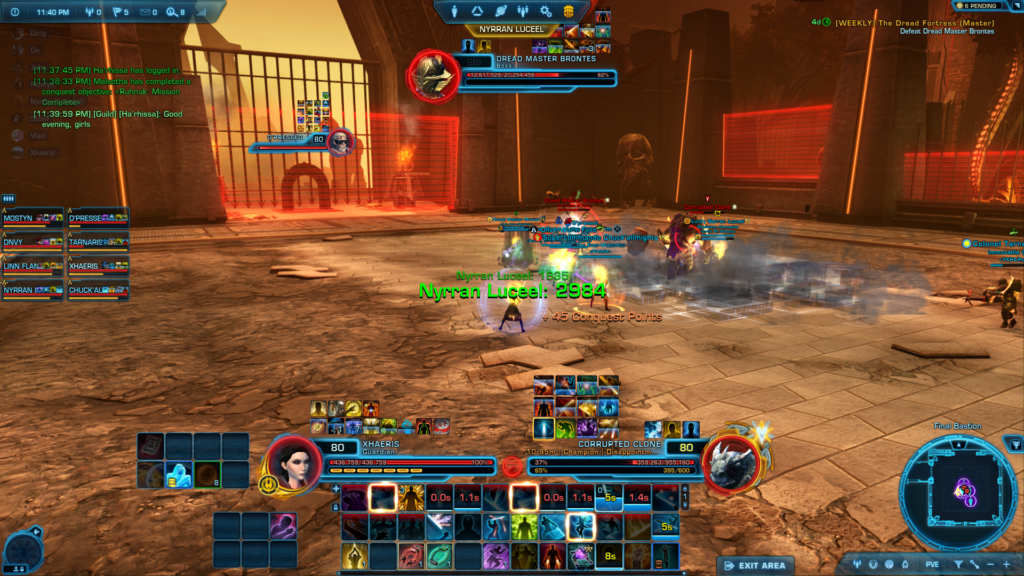Screen dimensions: 1024x576
Task: Click the Xhaeris player portrait
Action: click(x=291, y=466)
